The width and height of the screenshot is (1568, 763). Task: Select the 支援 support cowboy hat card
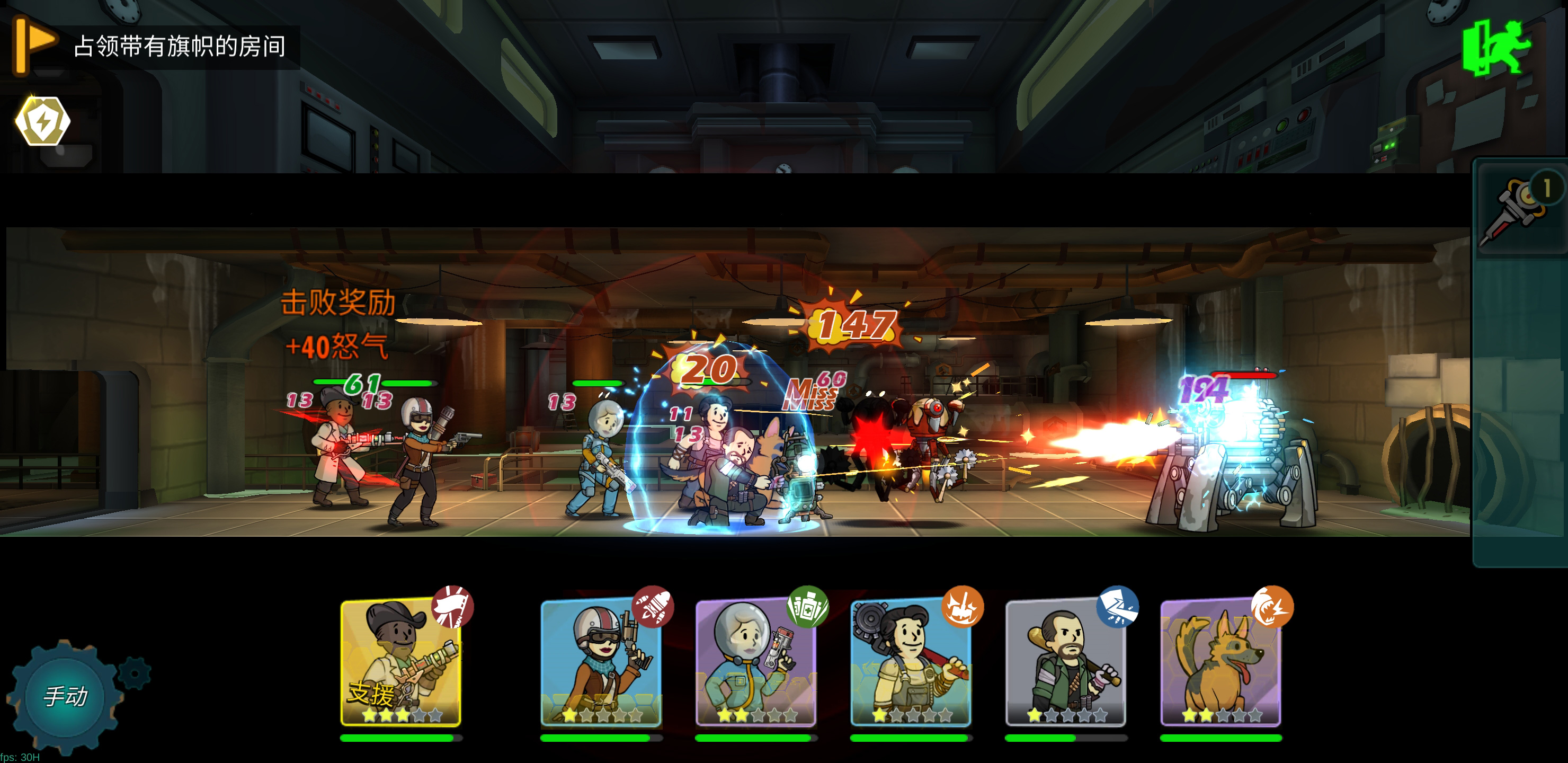pos(400,662)
